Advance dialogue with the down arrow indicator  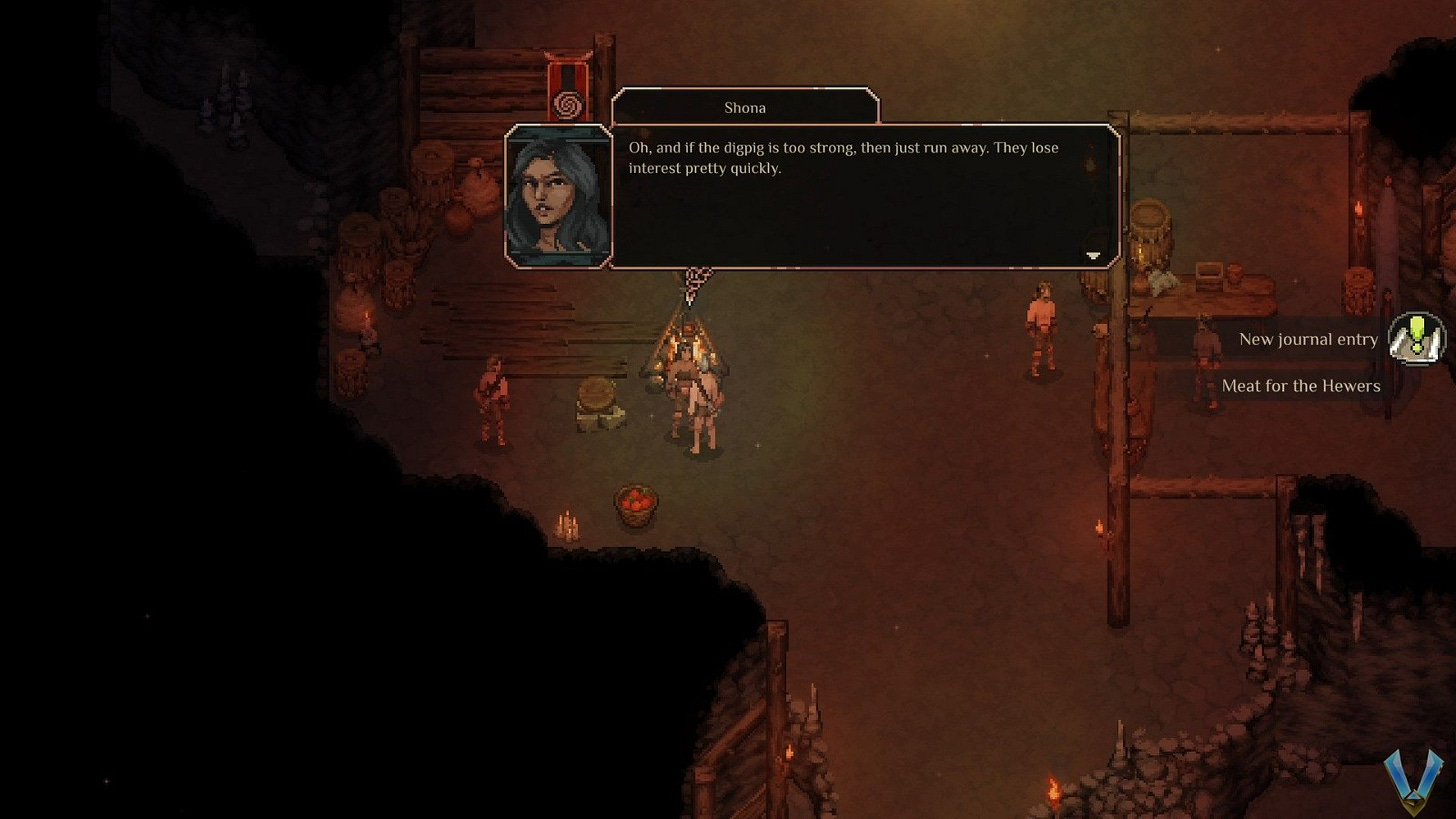tap(1093, 256)
